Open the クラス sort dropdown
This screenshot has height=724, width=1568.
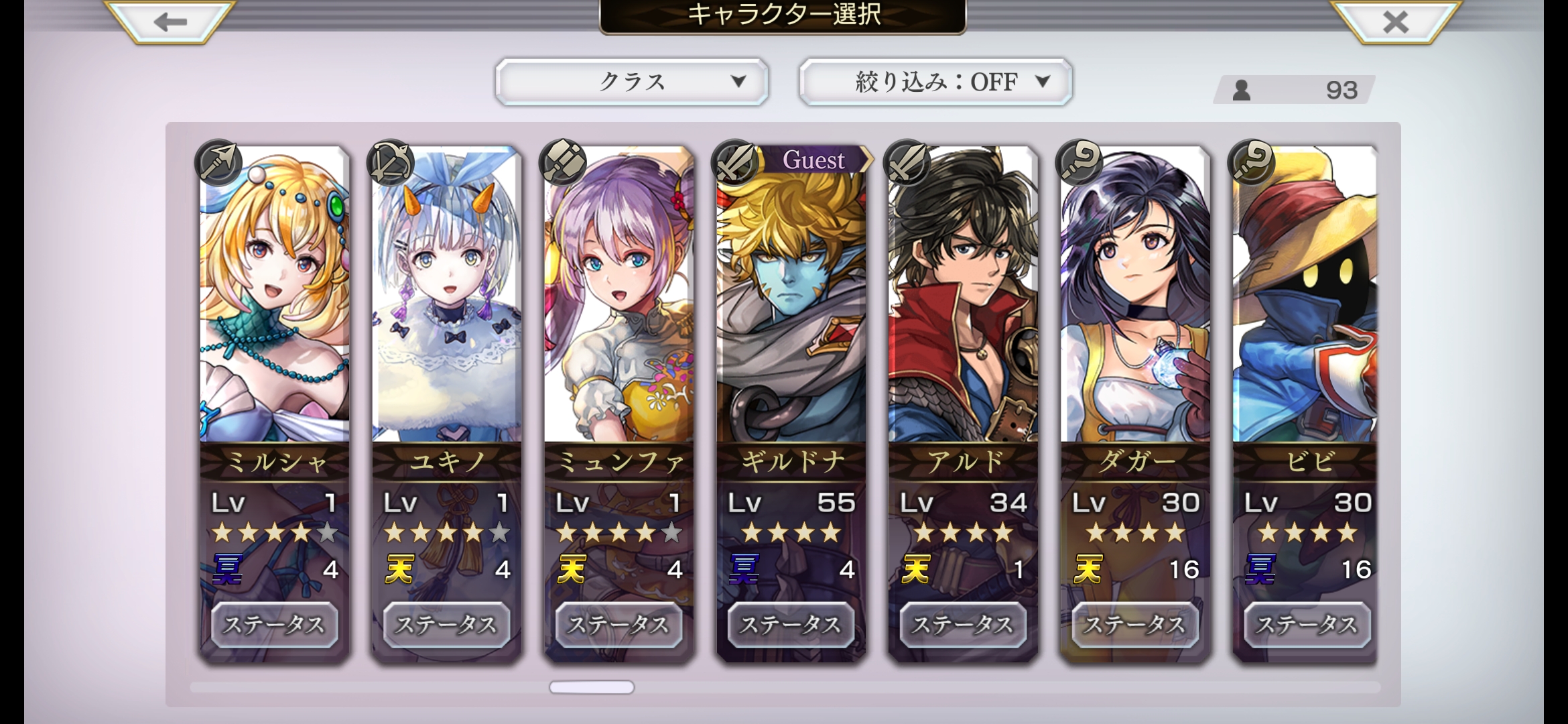click(x=631, y=82)
